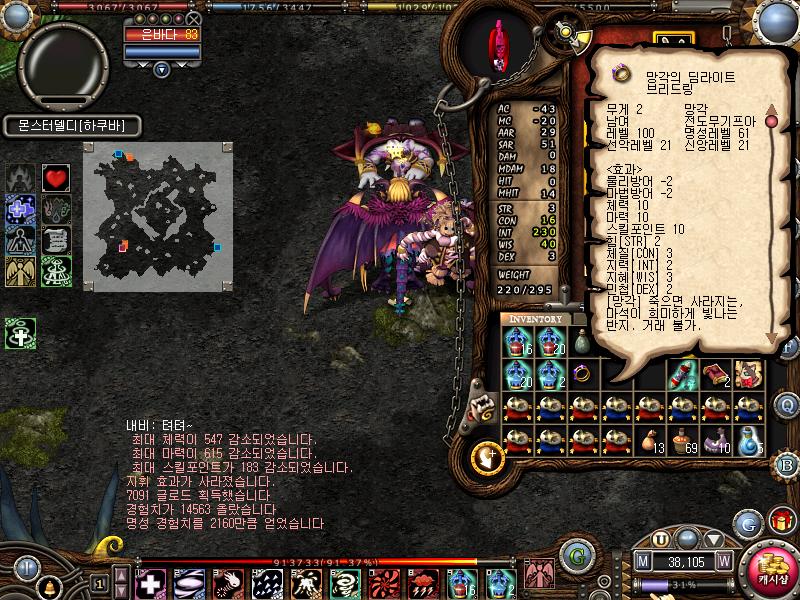The width and height of the screenshot is (800, 600).
Task: Click the 69-count corked jar item
Action: (683, 440)
